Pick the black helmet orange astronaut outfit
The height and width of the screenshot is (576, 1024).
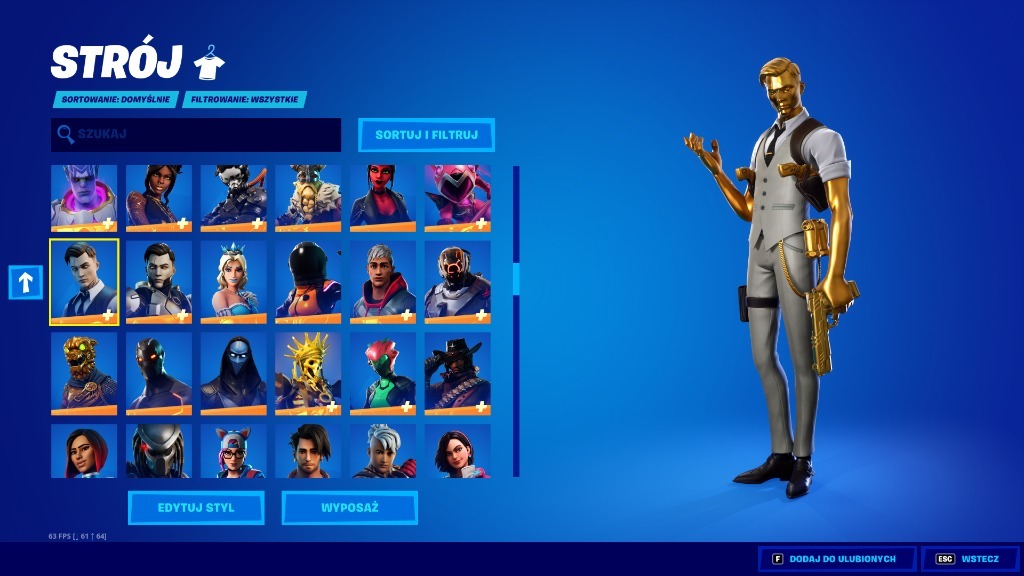click(x=308, y=282)
